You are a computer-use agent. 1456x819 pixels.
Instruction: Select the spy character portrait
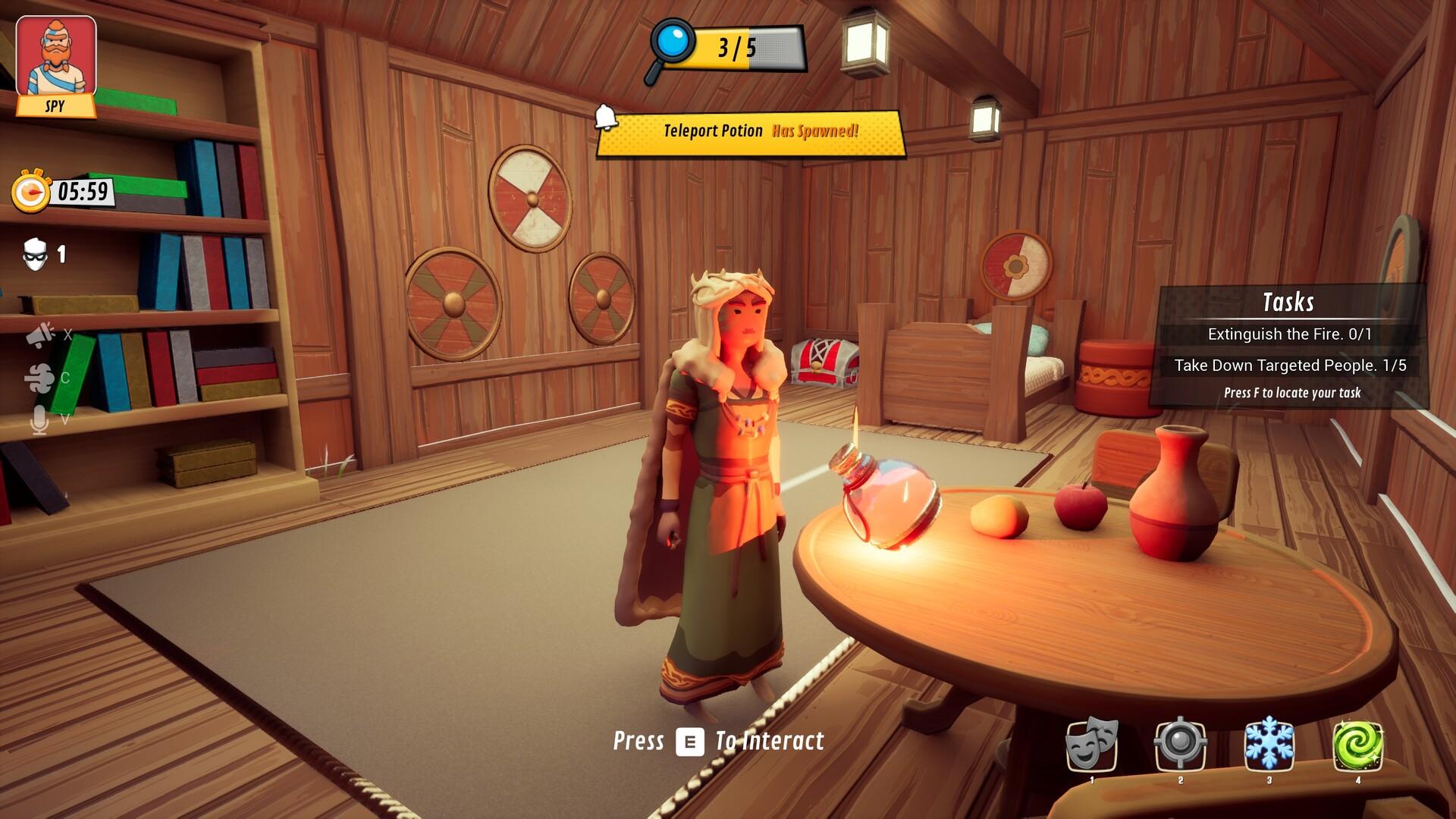[56, 58]
